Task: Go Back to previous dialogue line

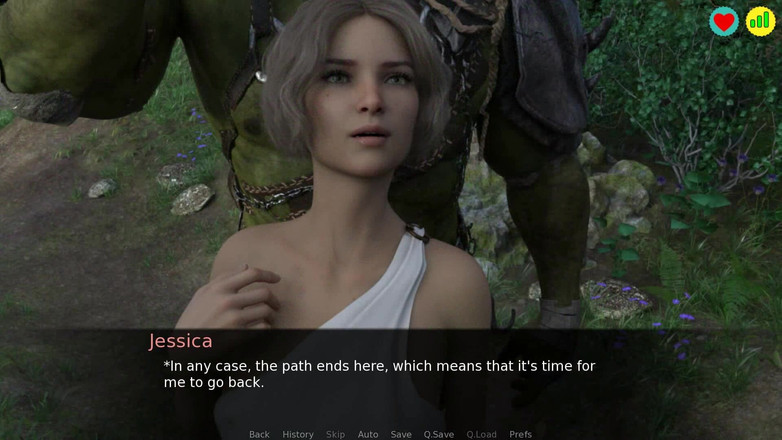Action: (259, 434)
